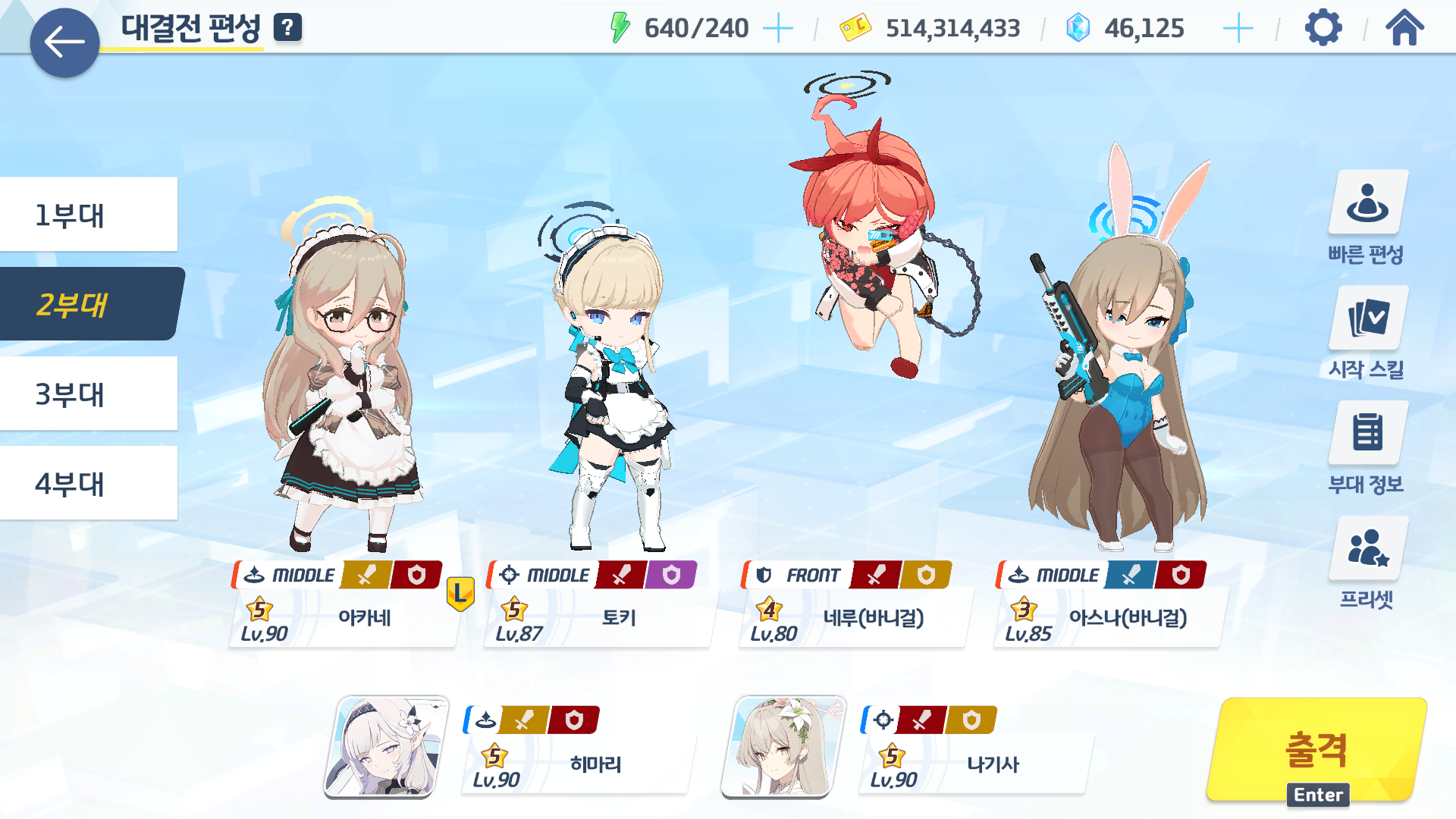This screenshot has width=1456, height=819.
Task: Select the 히마리 special portrait
Action: pos(386,748)
